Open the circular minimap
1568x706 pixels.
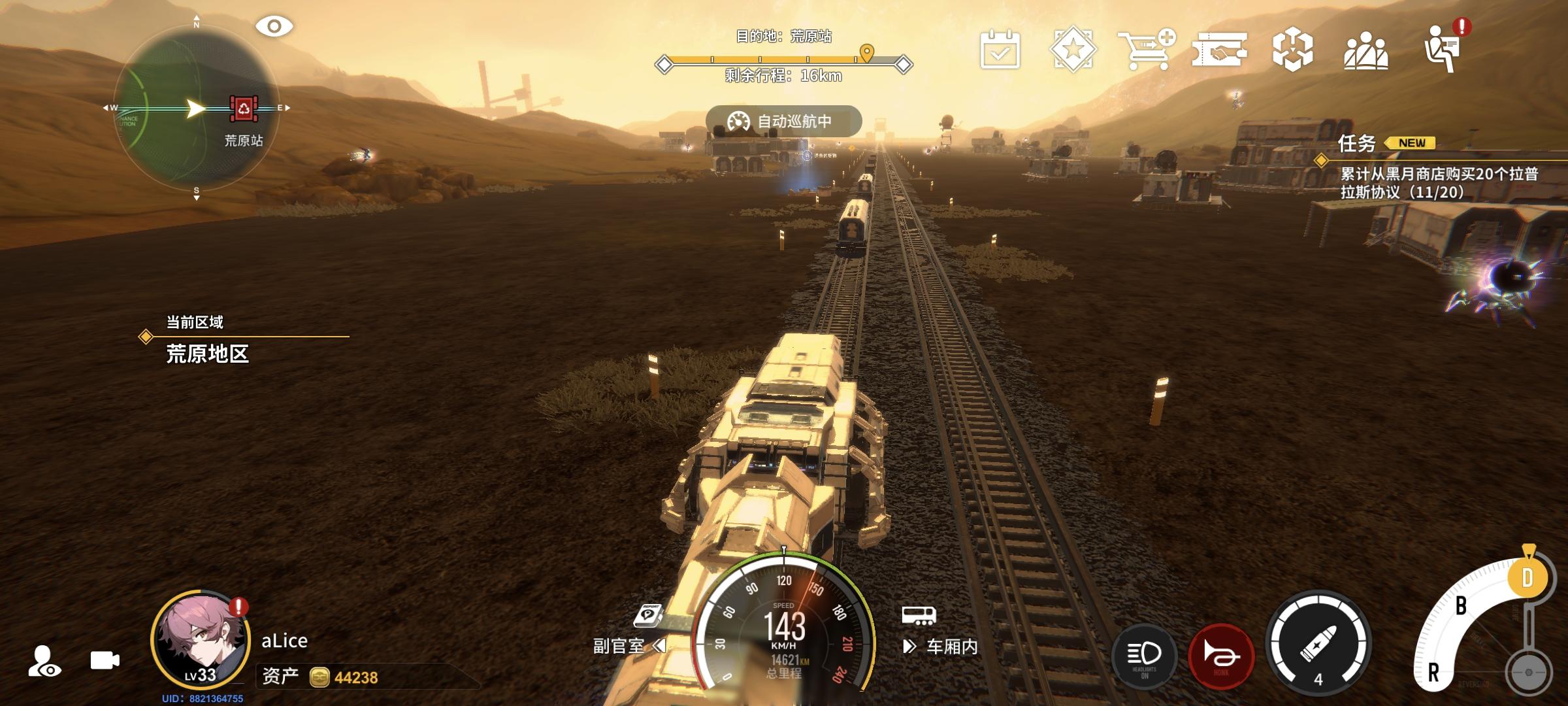click(196, 109)
